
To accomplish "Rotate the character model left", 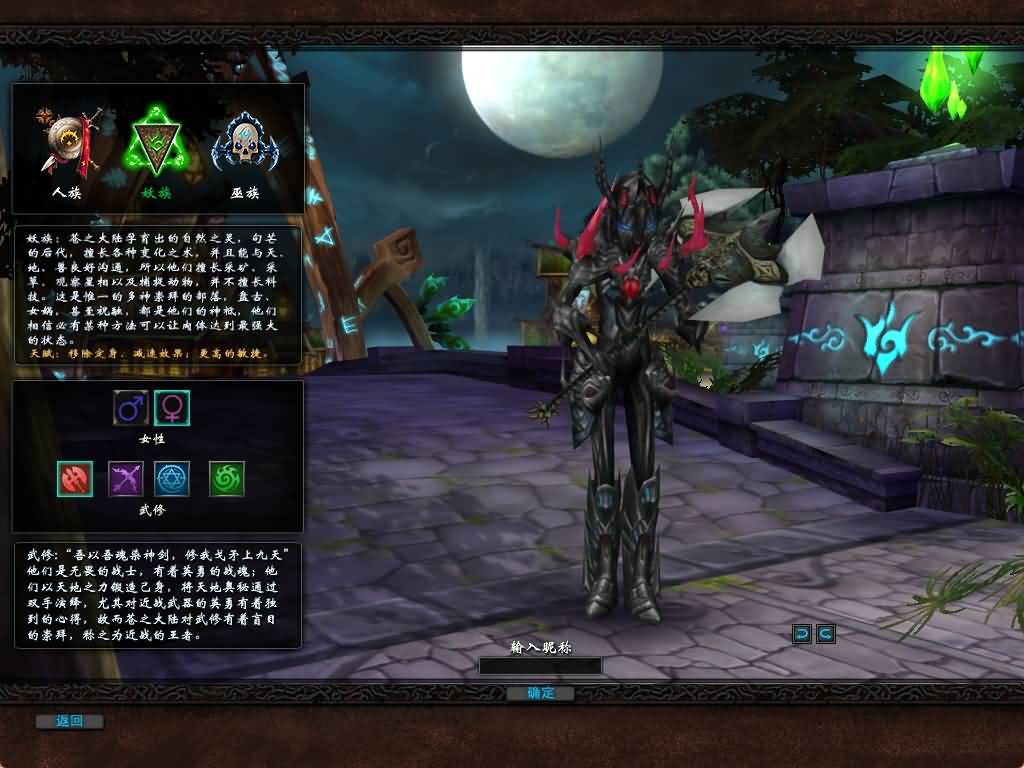I will 802,633.
